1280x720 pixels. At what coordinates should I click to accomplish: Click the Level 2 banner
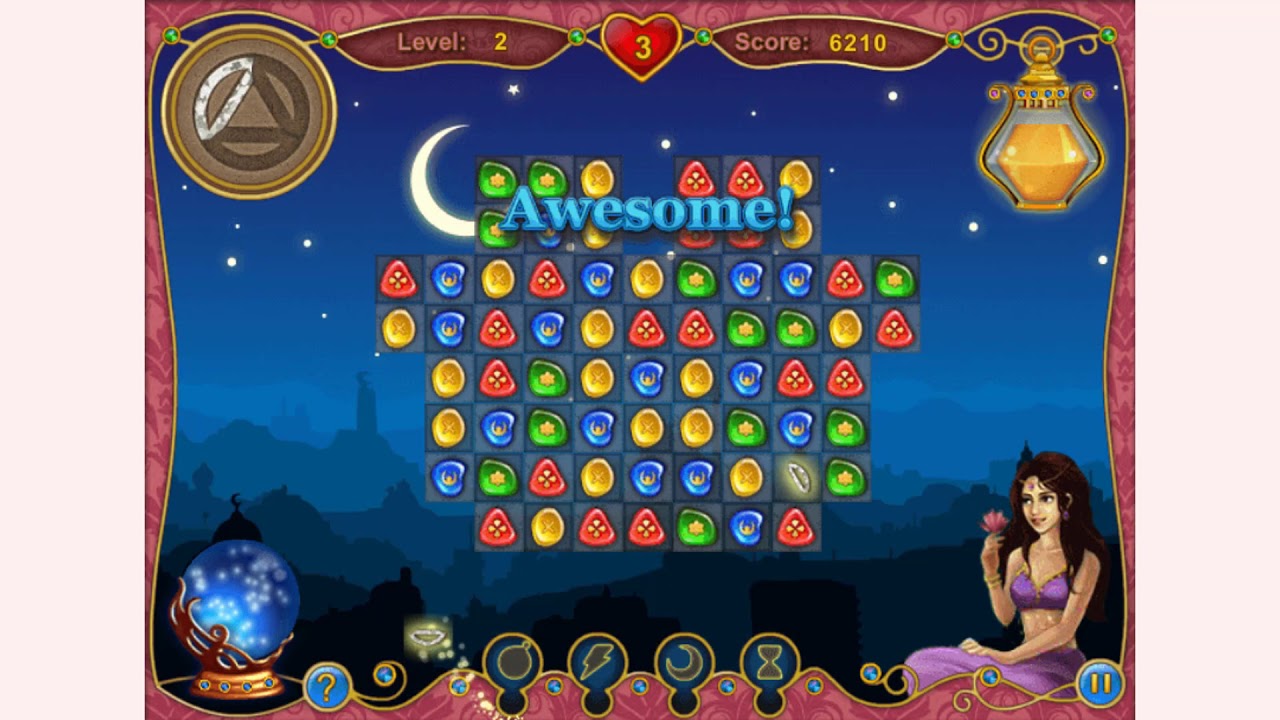pyautogui.click(x=450, y=43)
